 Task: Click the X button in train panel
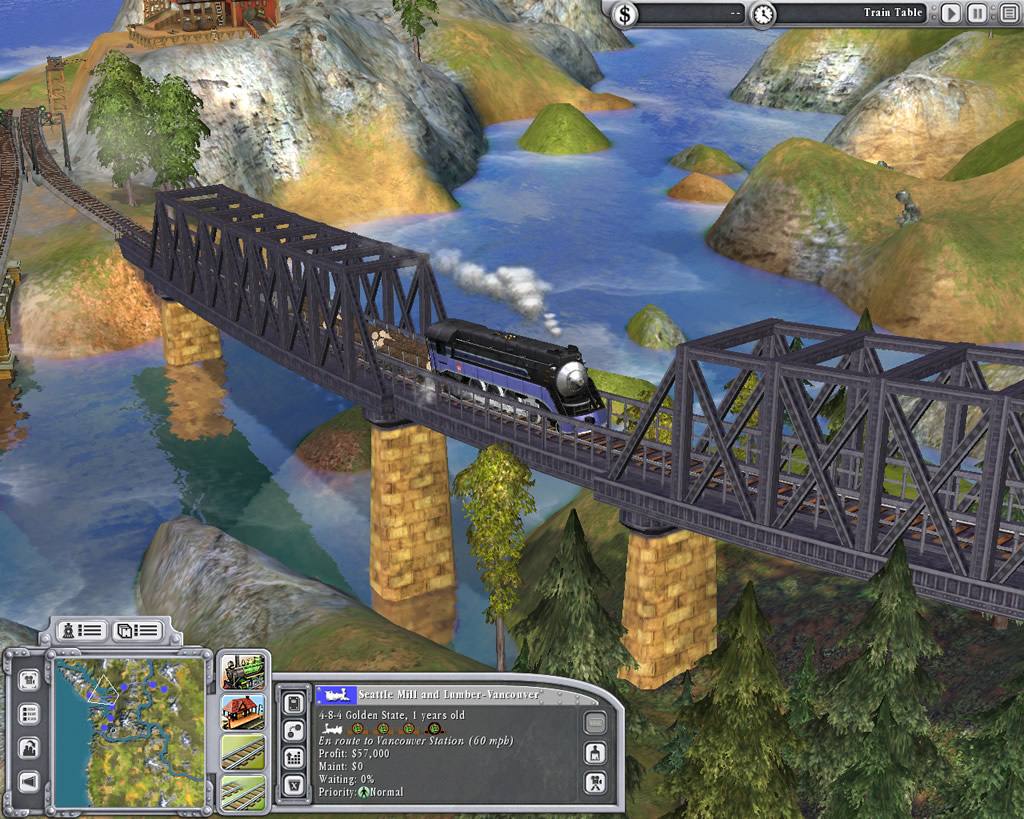click(295, 784)
